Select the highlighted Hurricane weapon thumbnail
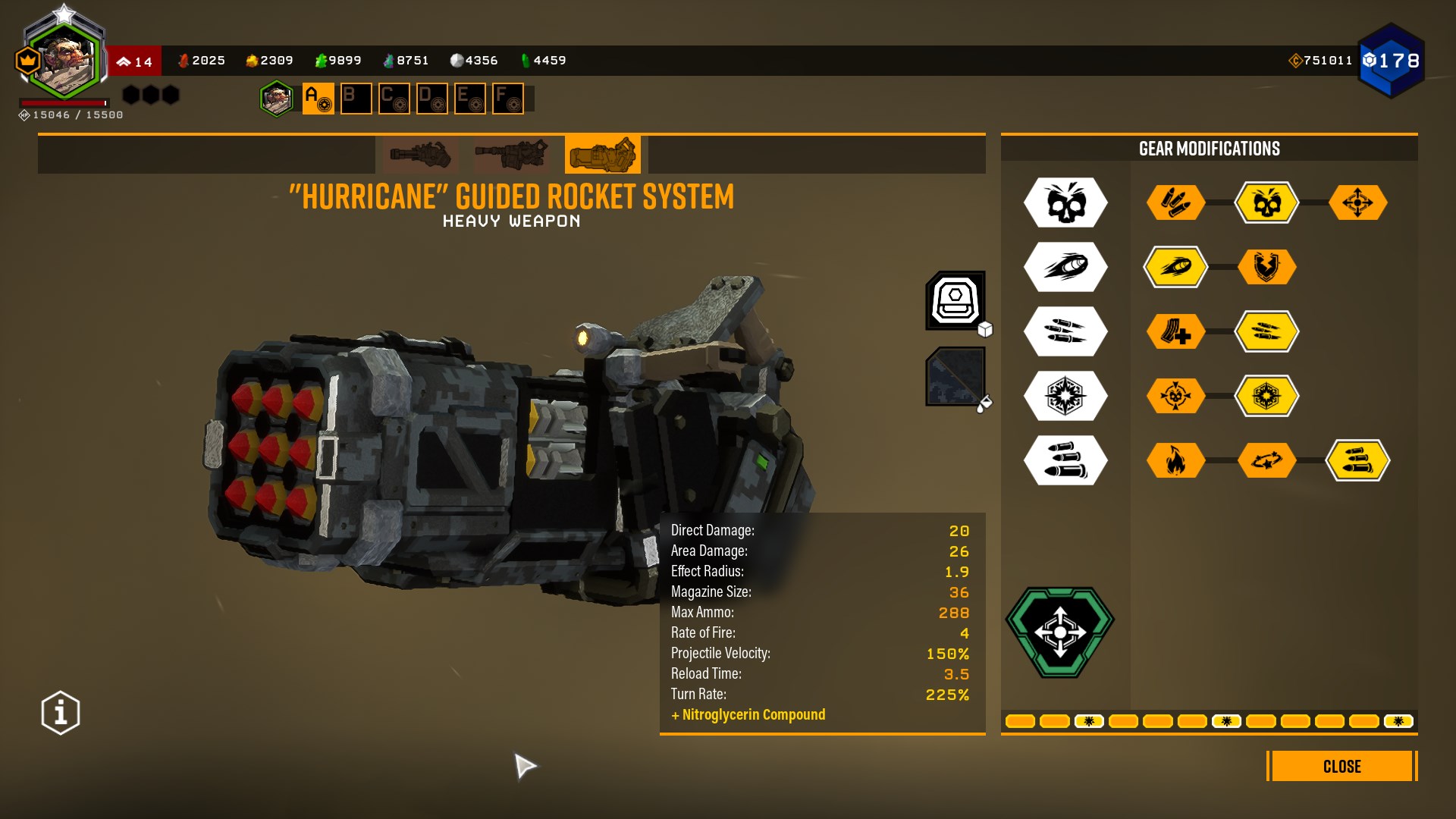 tap(603, 155)
